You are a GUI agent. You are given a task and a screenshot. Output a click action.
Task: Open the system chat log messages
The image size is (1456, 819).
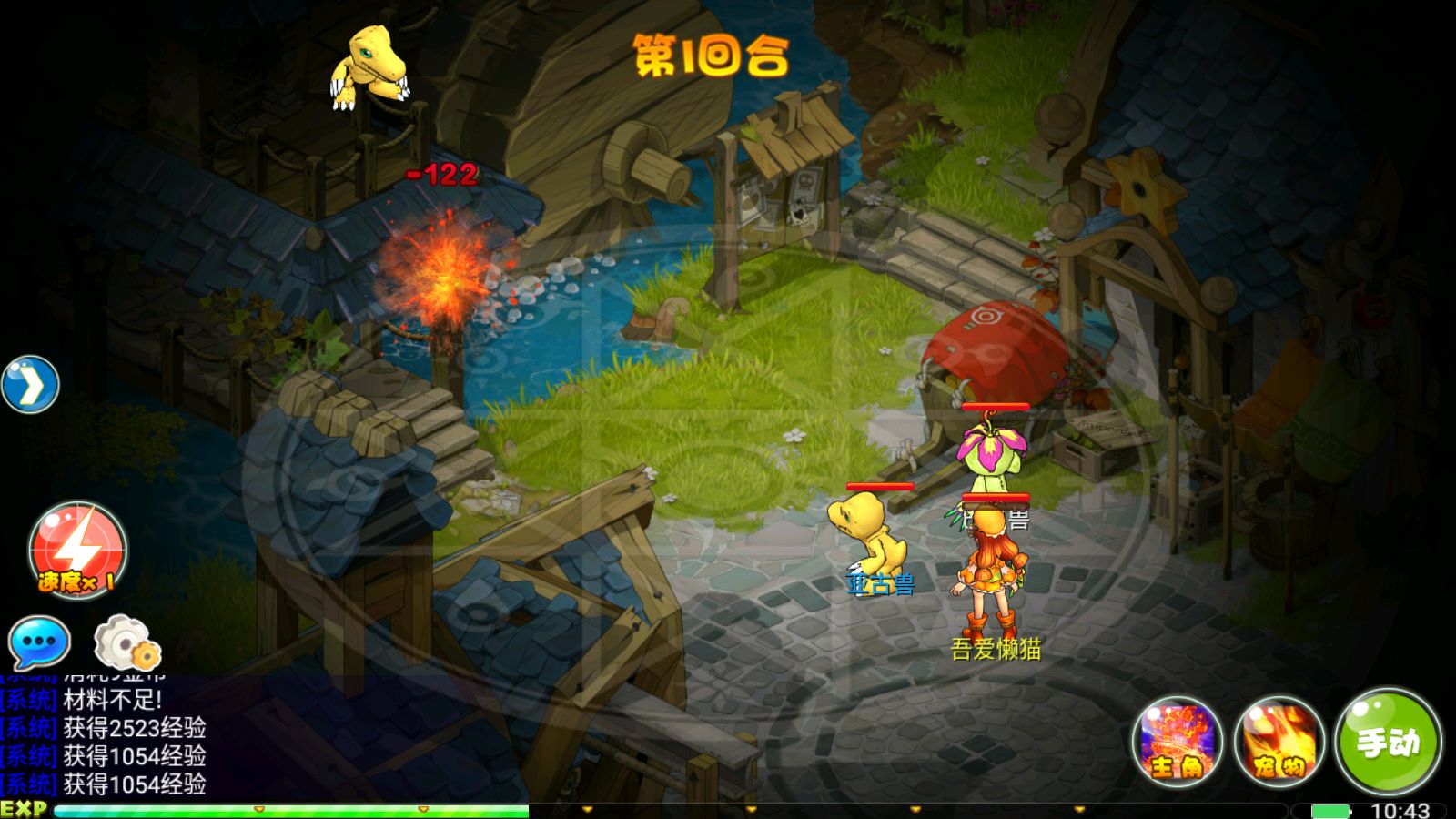105,742
